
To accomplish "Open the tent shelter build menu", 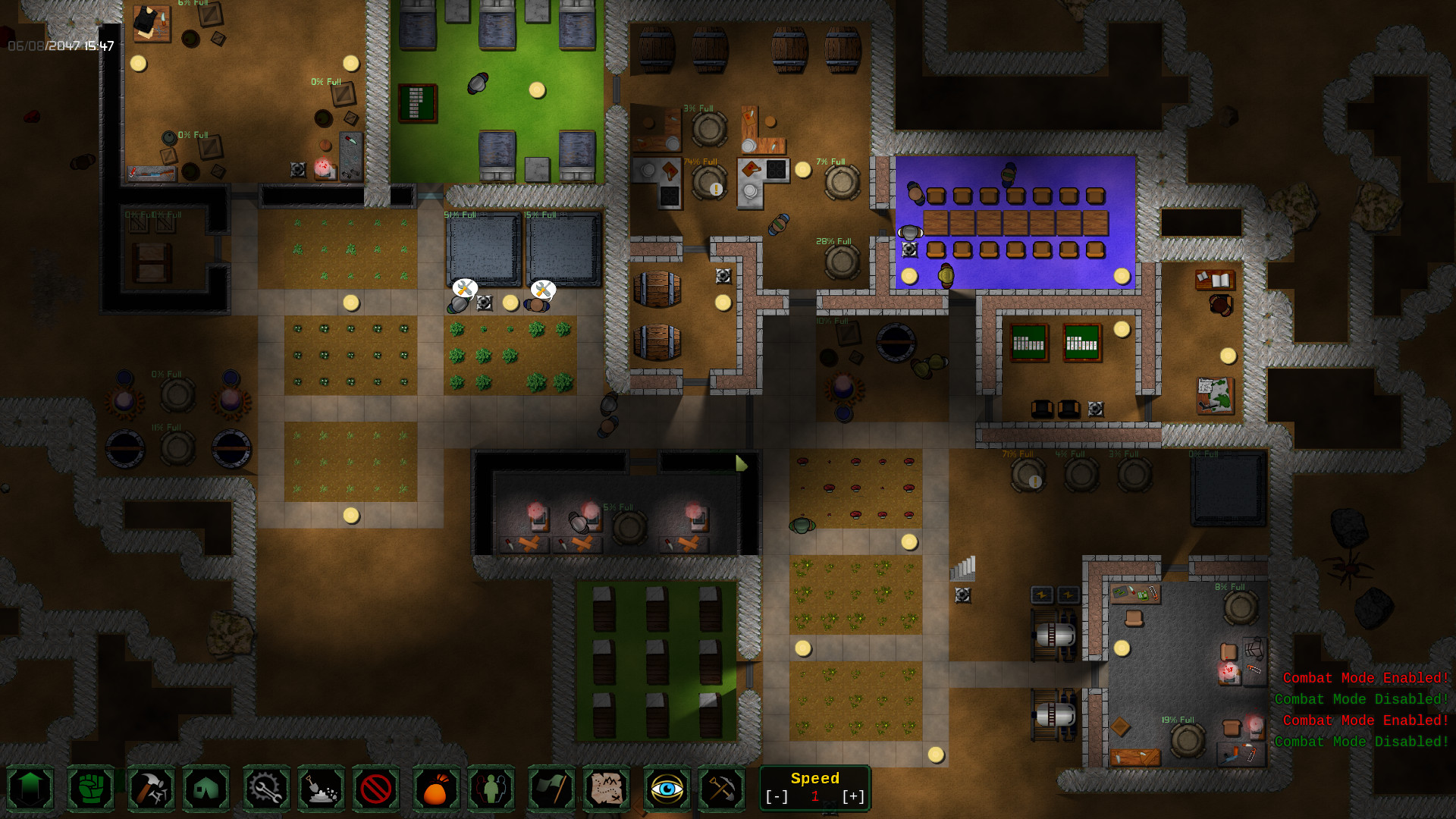I will click(206, 789).
